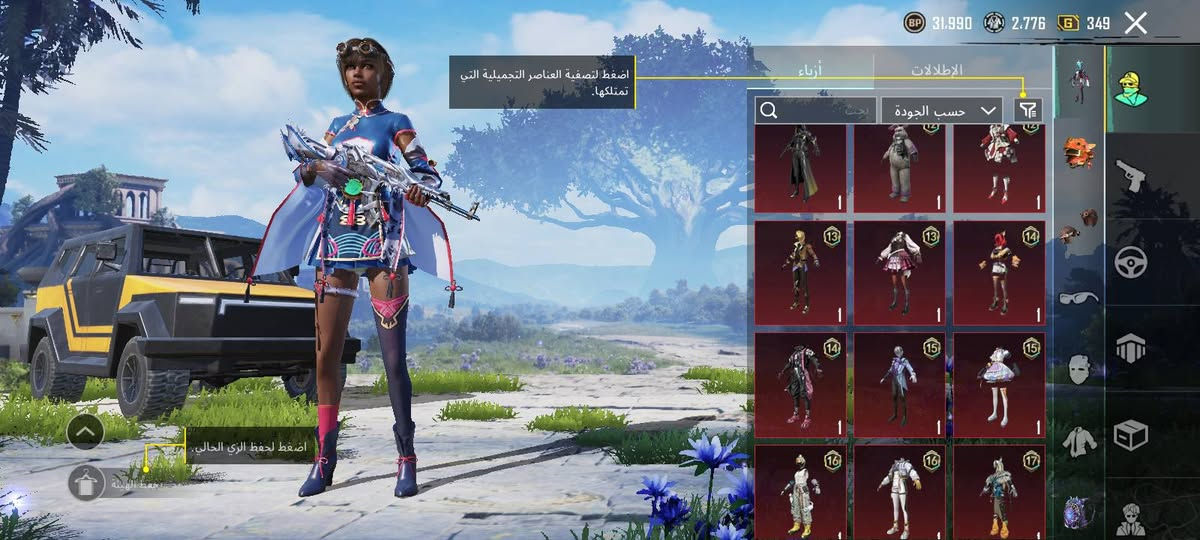Switch to the الإطلالات tab
Viewport: 1200px width, 540px height.
click(x=936, y=70)
